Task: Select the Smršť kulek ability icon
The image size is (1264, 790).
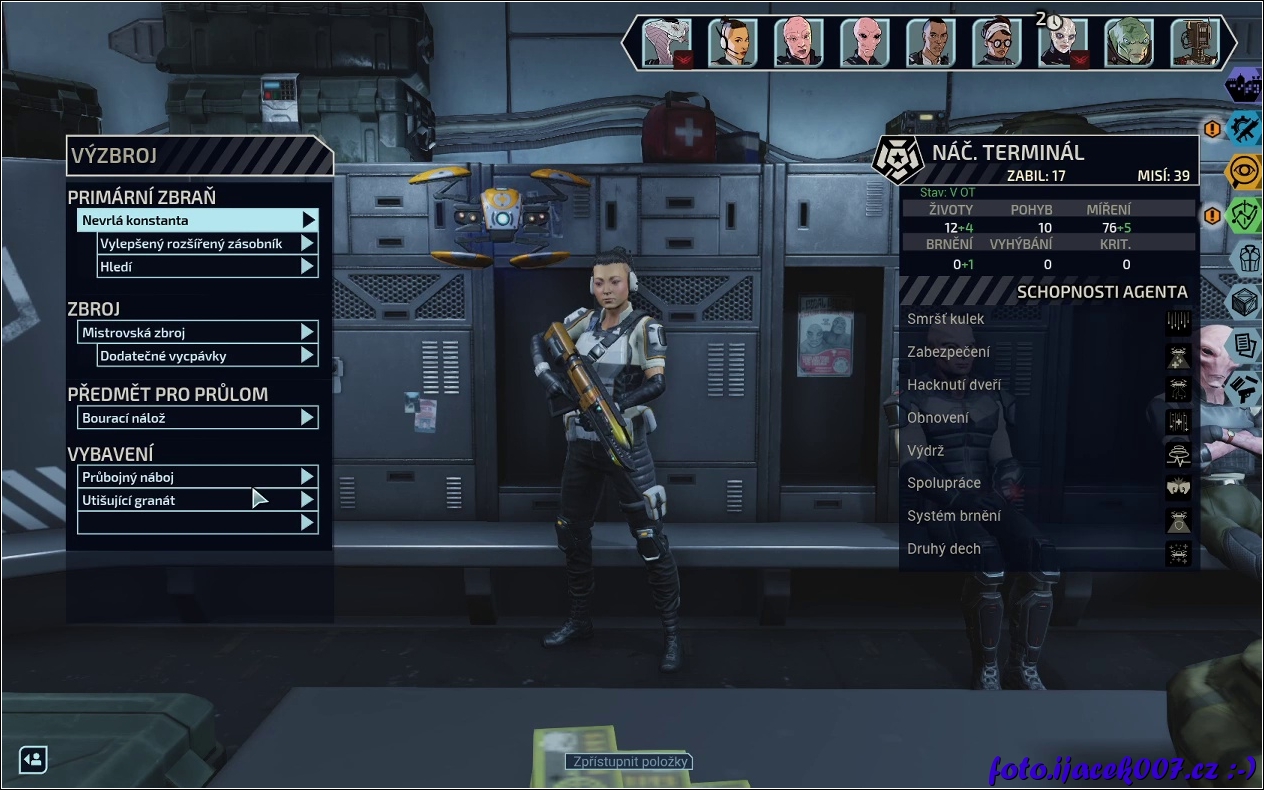Action: pyautogui.click(x=1178, y=320)
